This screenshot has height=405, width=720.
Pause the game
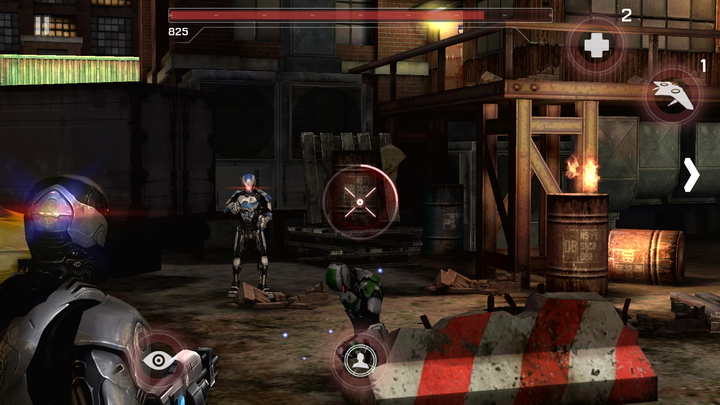42,25
